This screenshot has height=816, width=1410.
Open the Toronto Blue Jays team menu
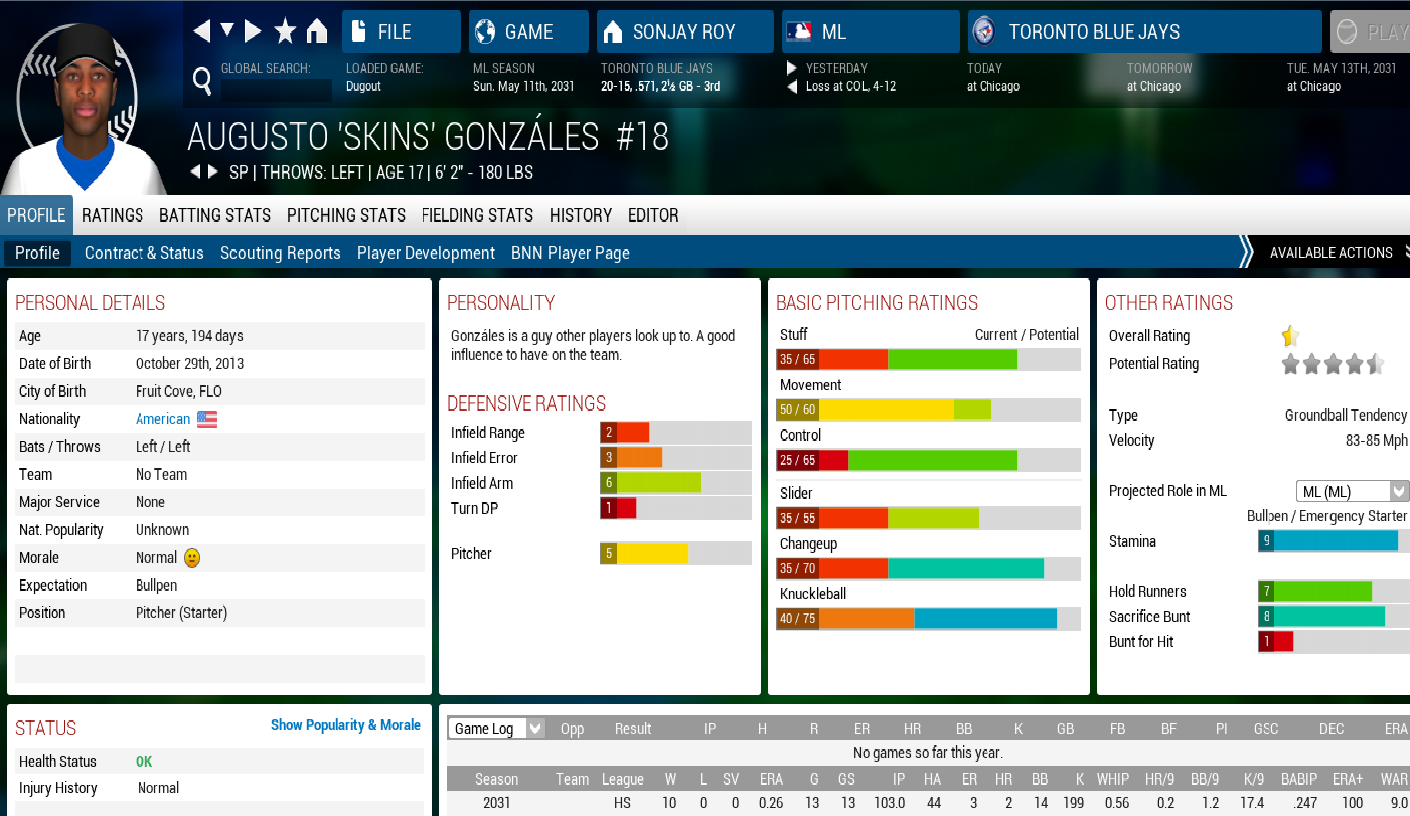pyautogui.click(x=1144, y=32)
